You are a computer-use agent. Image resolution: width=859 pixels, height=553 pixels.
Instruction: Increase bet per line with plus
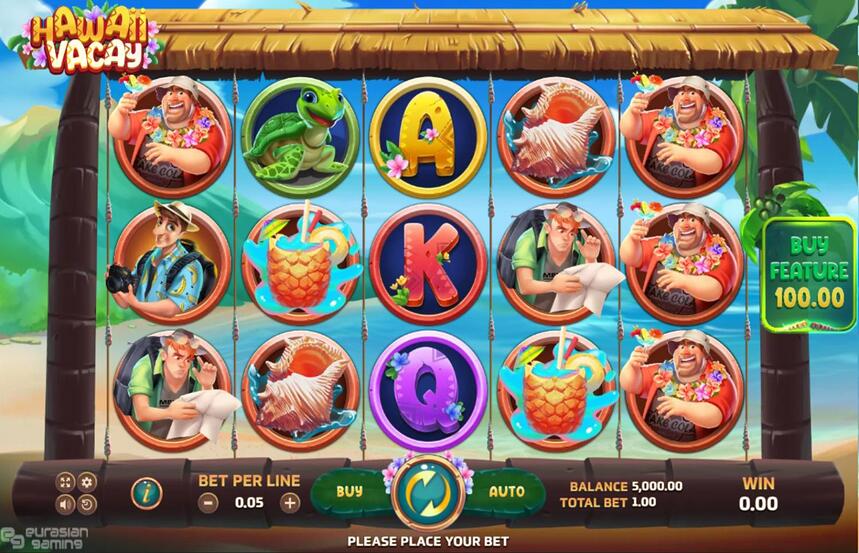pyautogui.click(x=290, y=503)
